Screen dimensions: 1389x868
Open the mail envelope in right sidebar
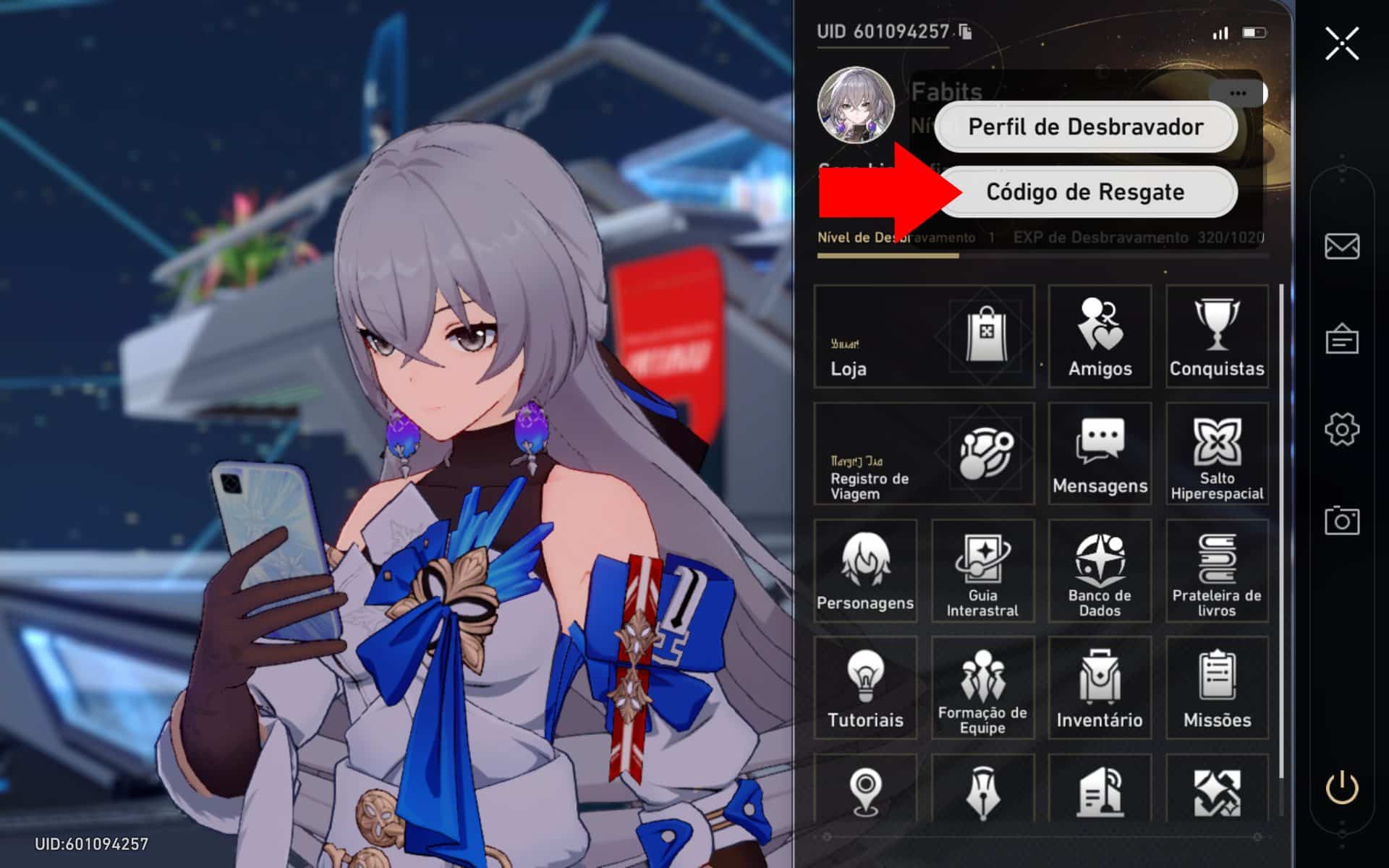click(x=1343, y=247)
